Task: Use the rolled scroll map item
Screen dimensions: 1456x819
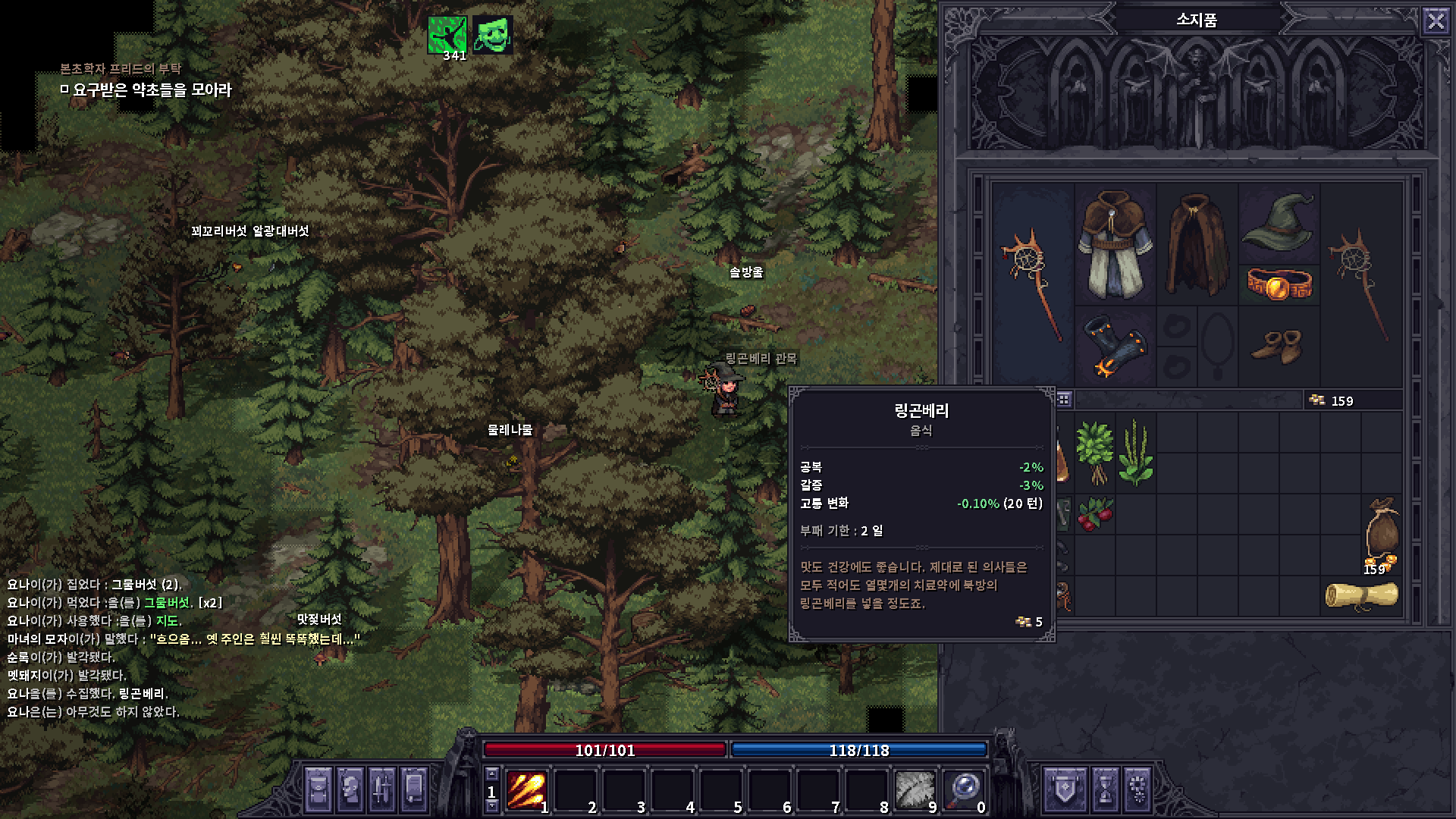Action: 1361,595
